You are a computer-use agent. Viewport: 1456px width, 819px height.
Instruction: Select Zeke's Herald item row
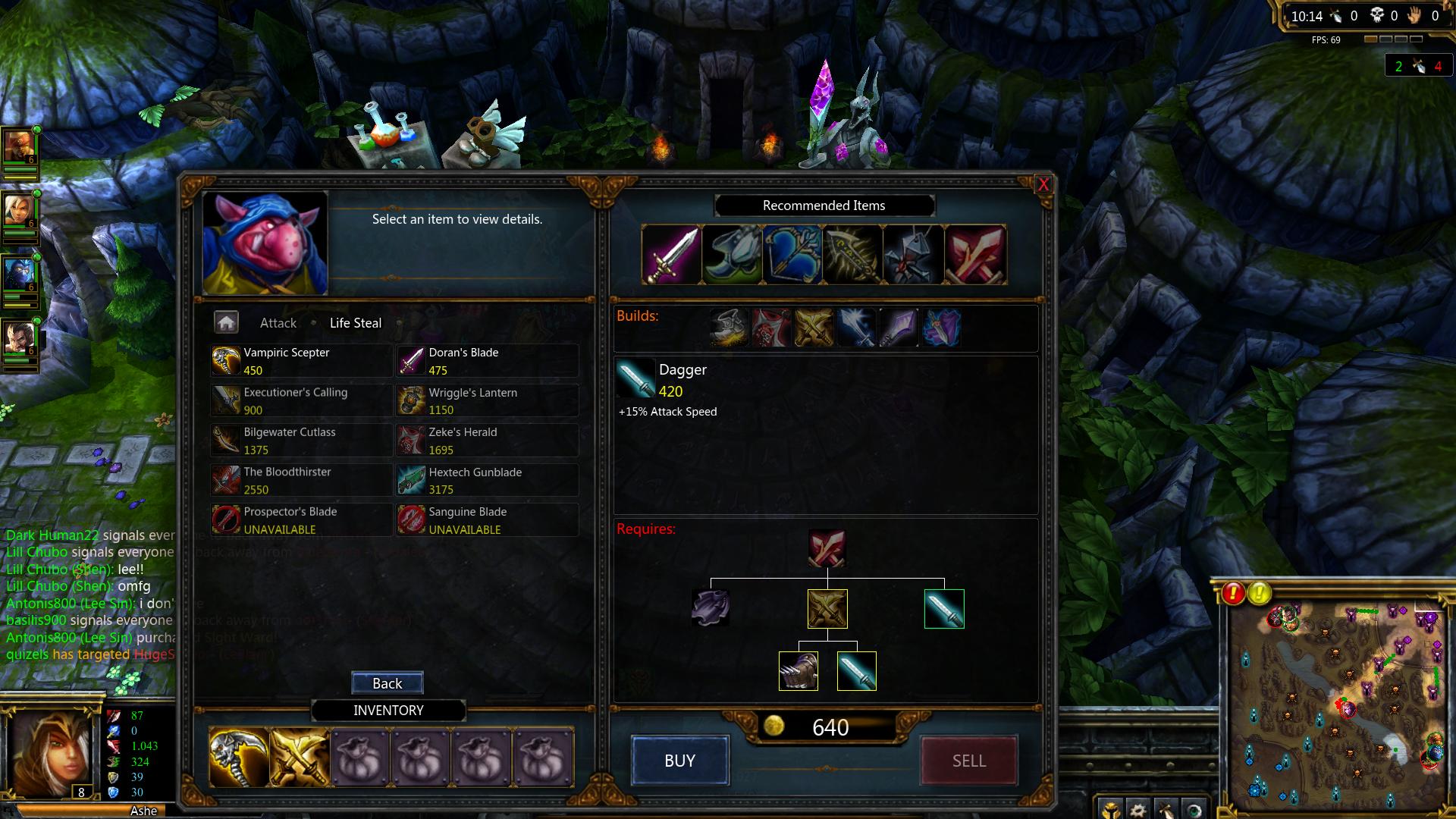[486, 441]
